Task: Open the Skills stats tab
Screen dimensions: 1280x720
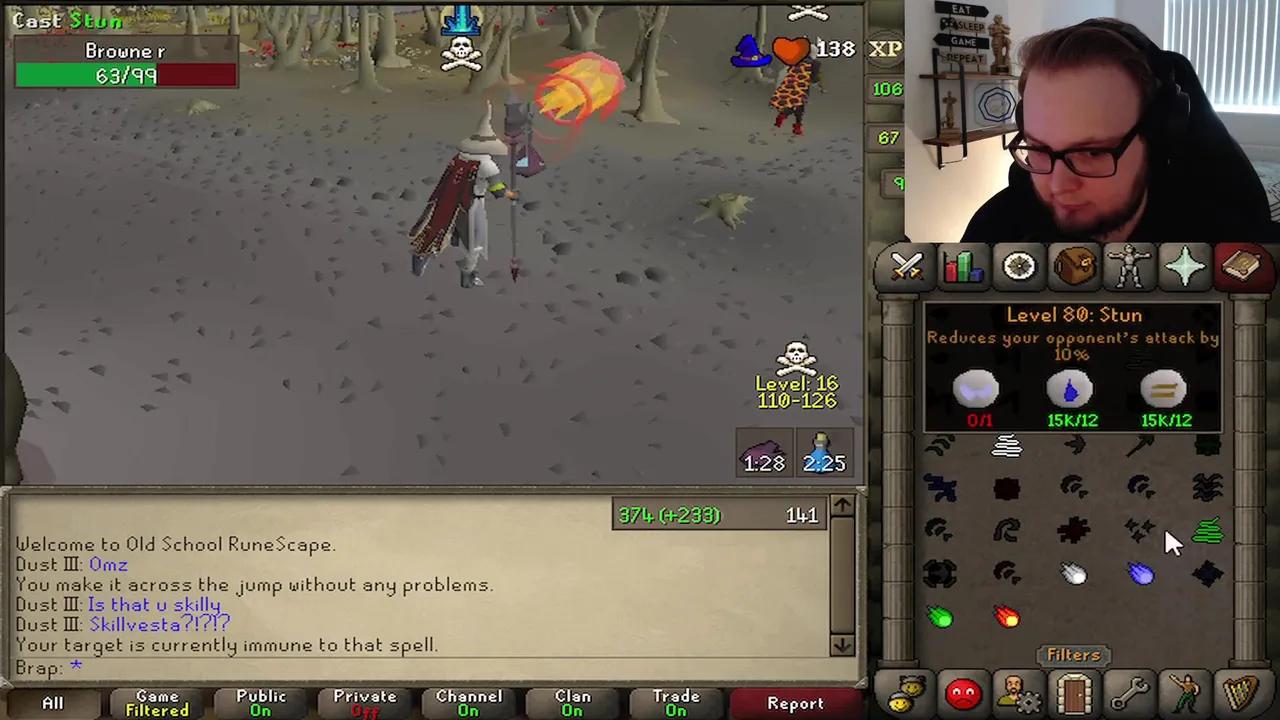Action: coord(961,265)
